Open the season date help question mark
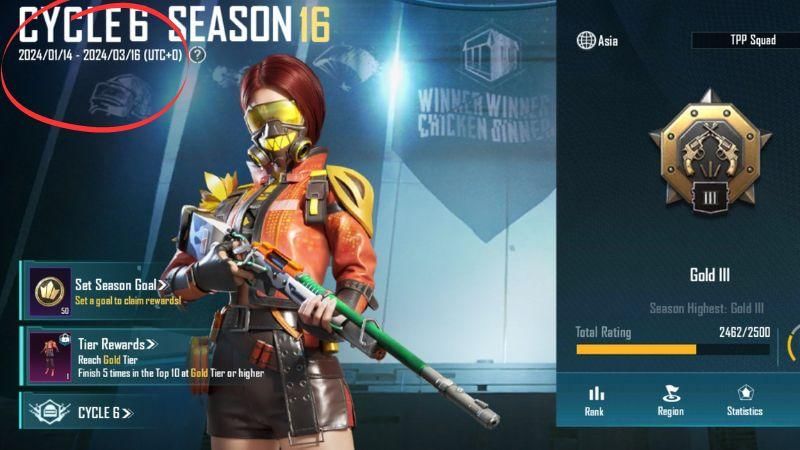800x450 pixels. click(x=197, y=55)
